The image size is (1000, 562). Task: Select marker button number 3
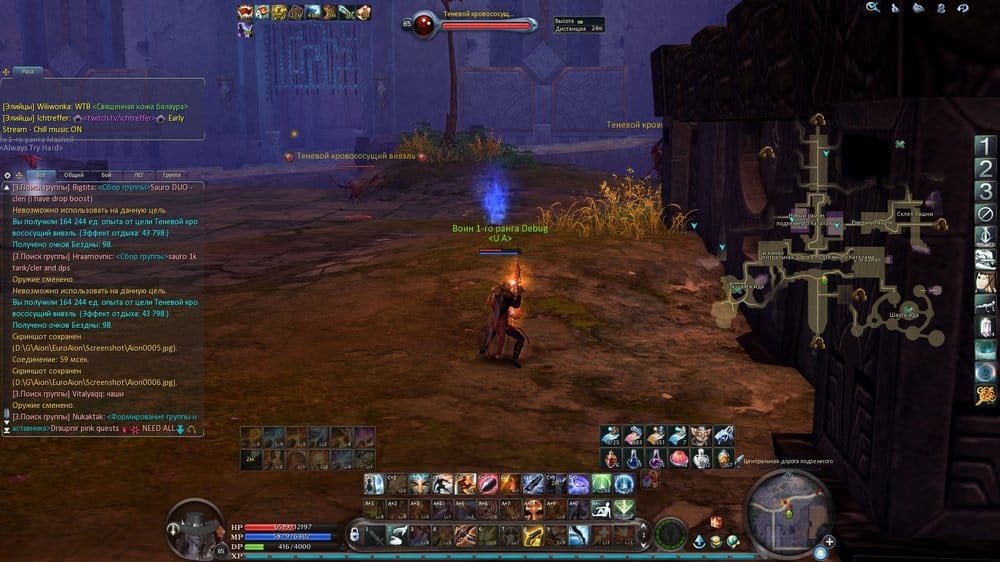pos(986,191)
